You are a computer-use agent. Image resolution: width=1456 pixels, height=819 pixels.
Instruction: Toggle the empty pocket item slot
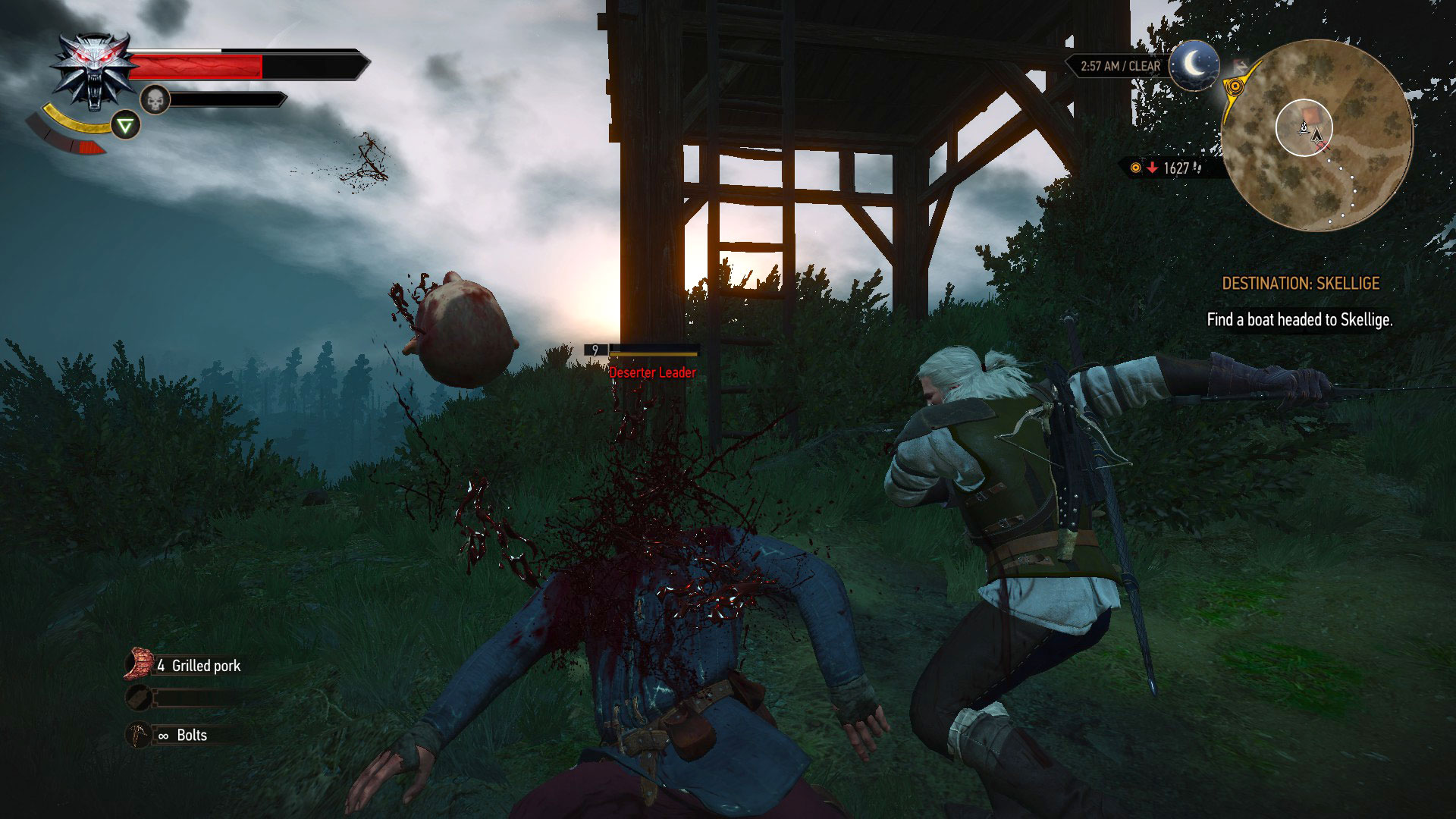point(139,698)
